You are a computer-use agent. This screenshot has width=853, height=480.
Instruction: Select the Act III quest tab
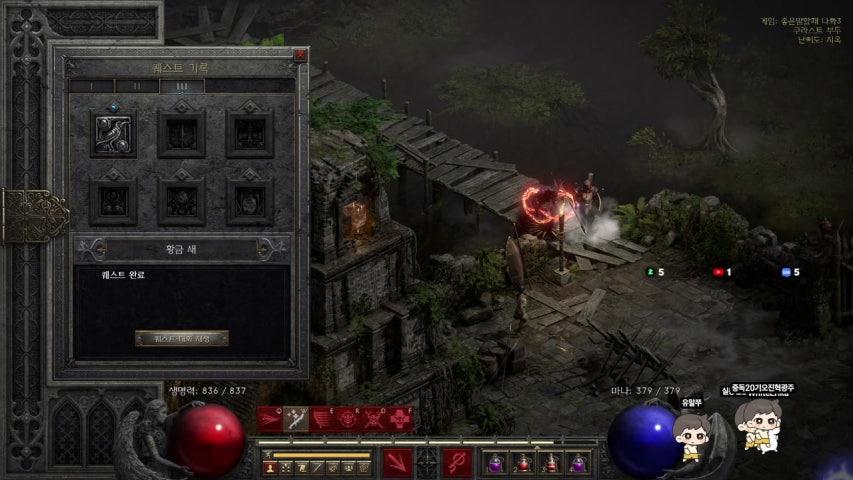(x=182, y=87)
